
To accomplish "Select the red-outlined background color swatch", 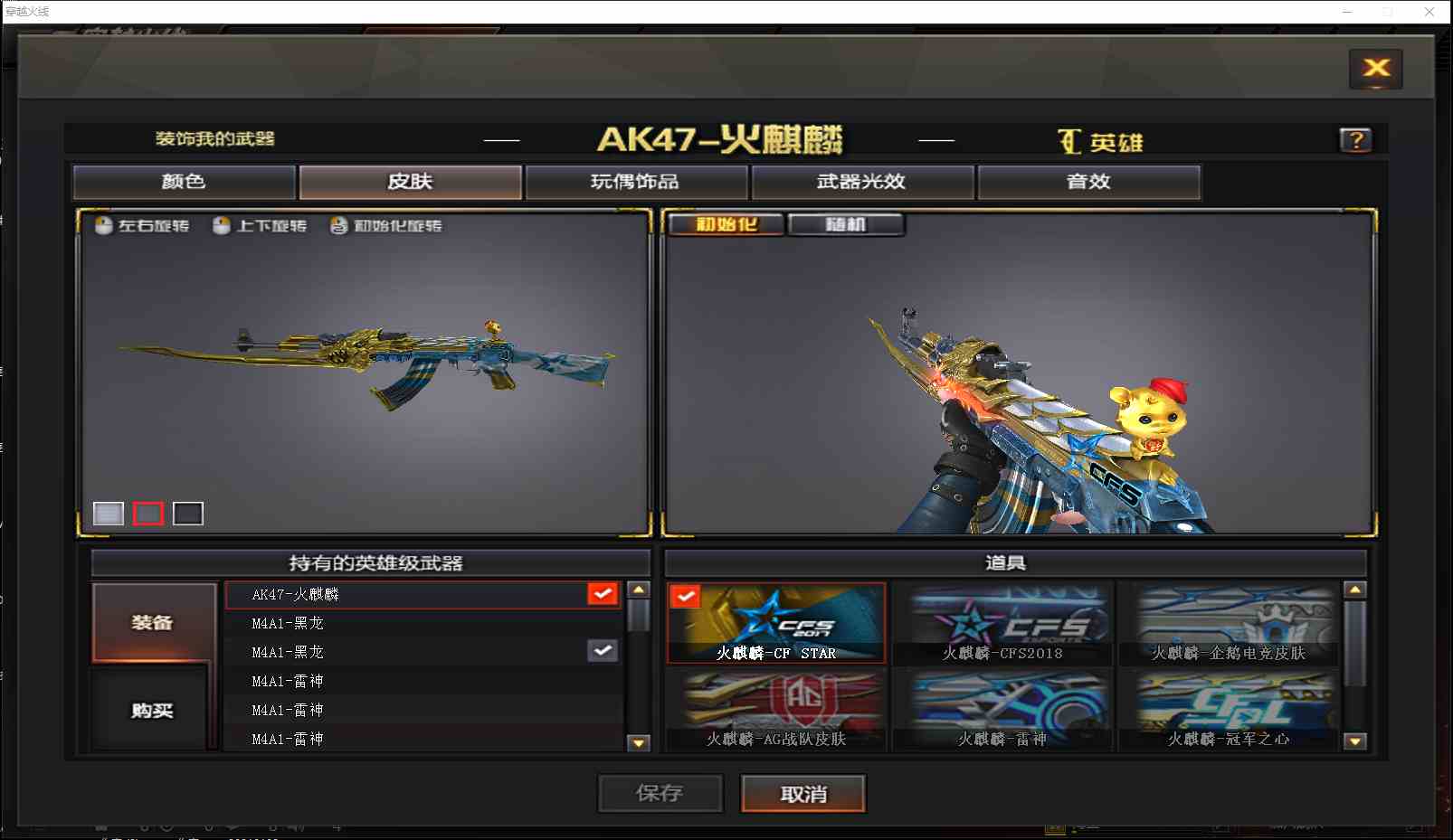I will tap(147, 513).
